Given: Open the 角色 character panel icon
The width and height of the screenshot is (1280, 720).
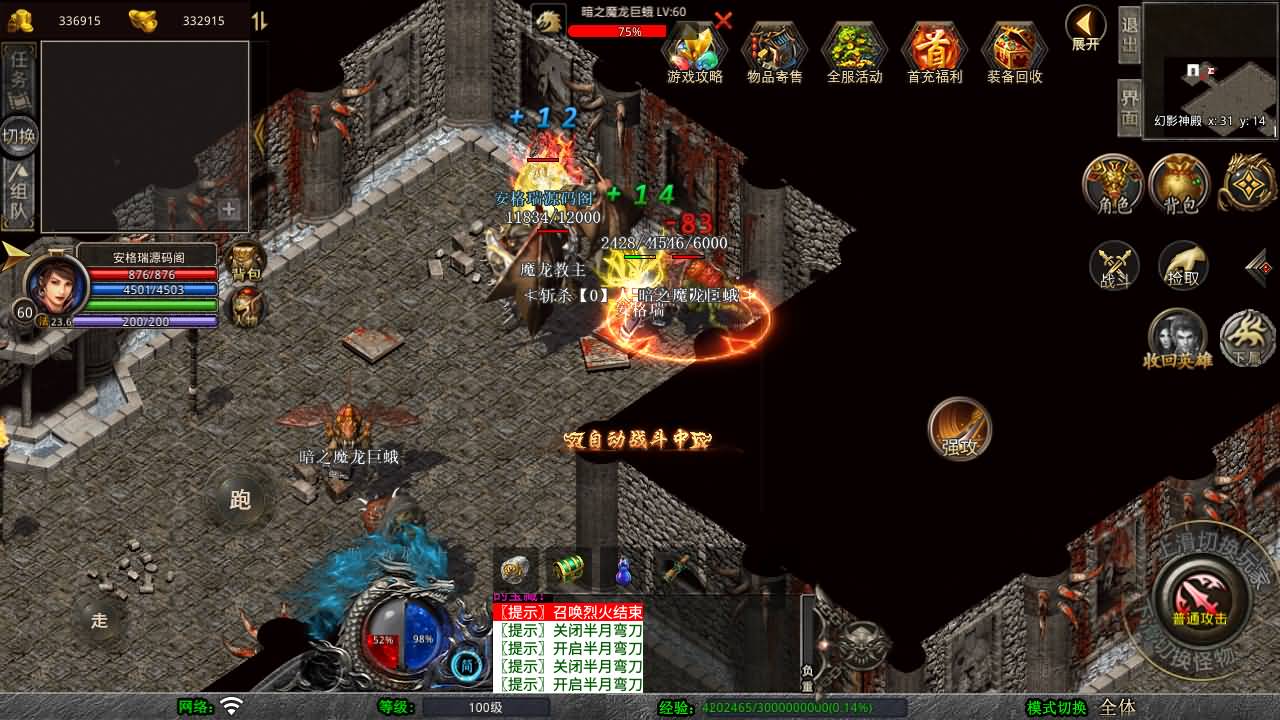Looking at the screenshot, I should point(1113,185).
